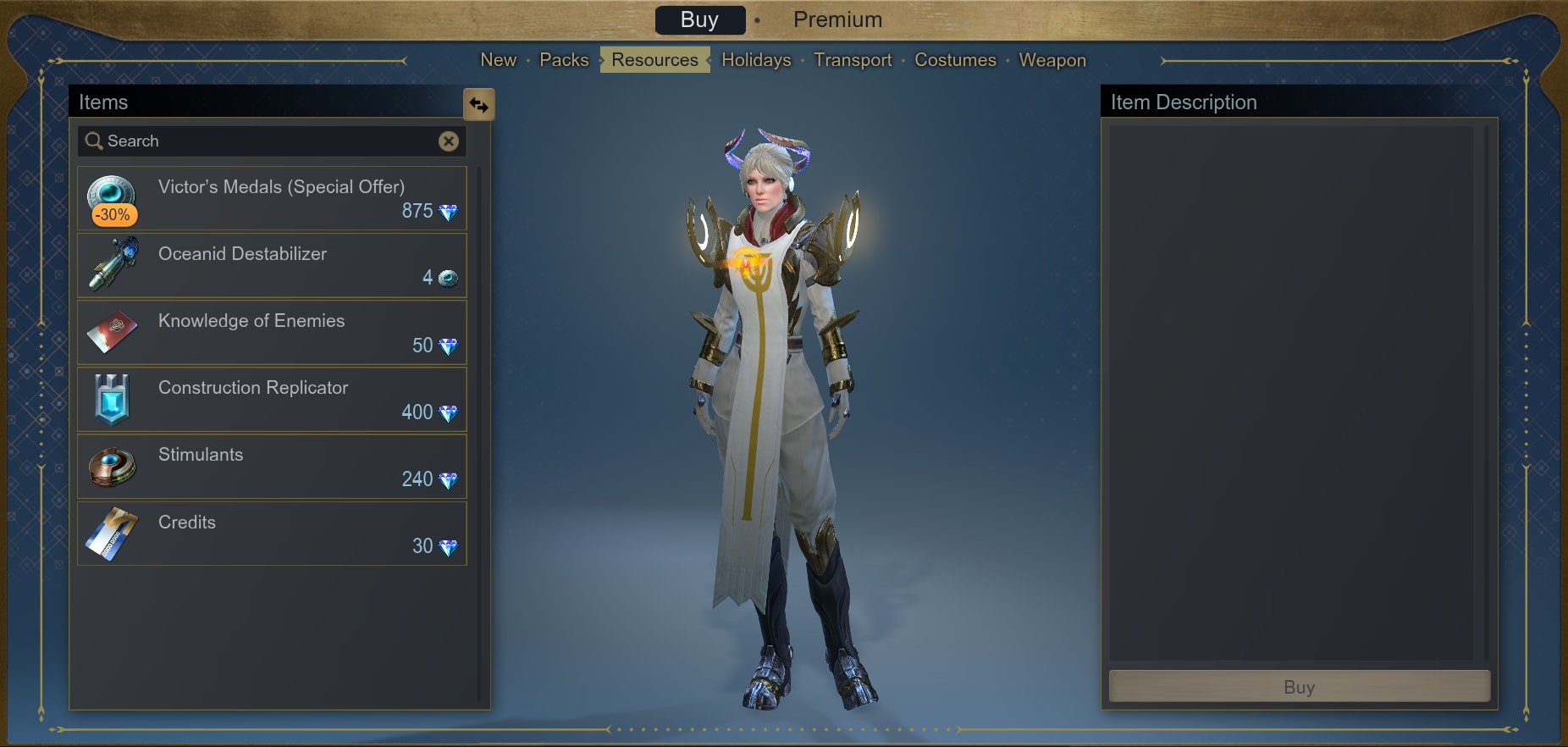
Task: Click the Credits card icon
Action: (x=113, y=533)
